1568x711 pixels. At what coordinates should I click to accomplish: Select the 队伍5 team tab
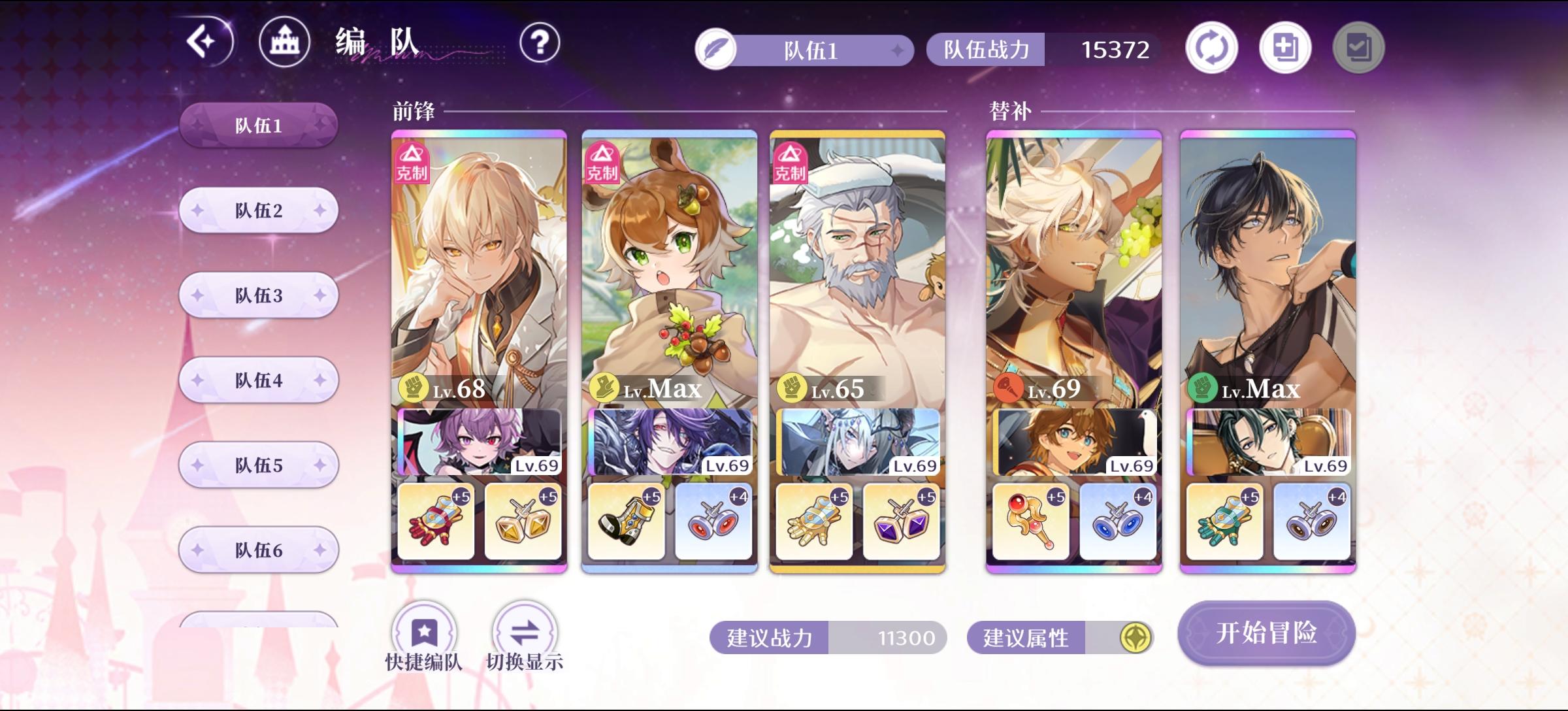[258, 465]
